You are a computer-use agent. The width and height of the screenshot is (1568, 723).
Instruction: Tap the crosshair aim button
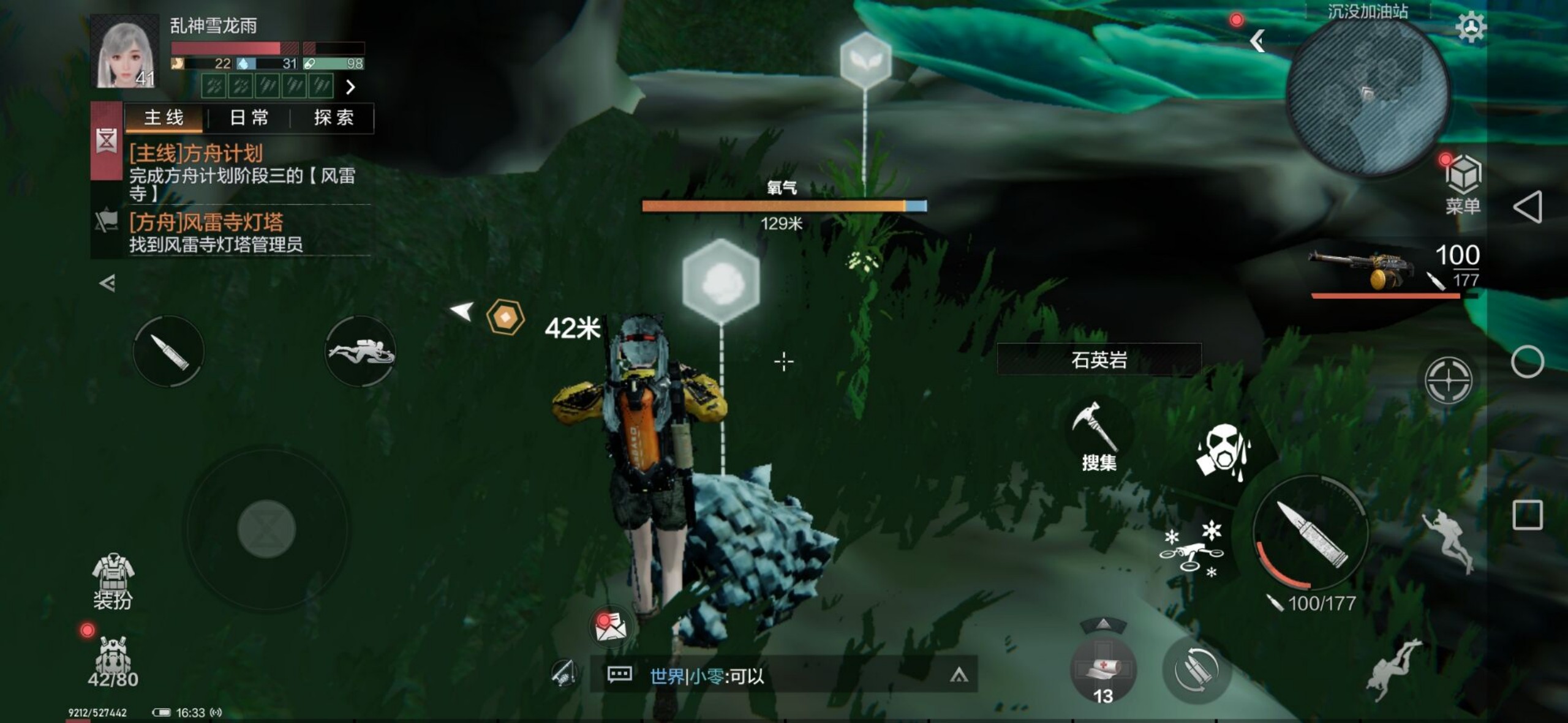coord(1448,380)
